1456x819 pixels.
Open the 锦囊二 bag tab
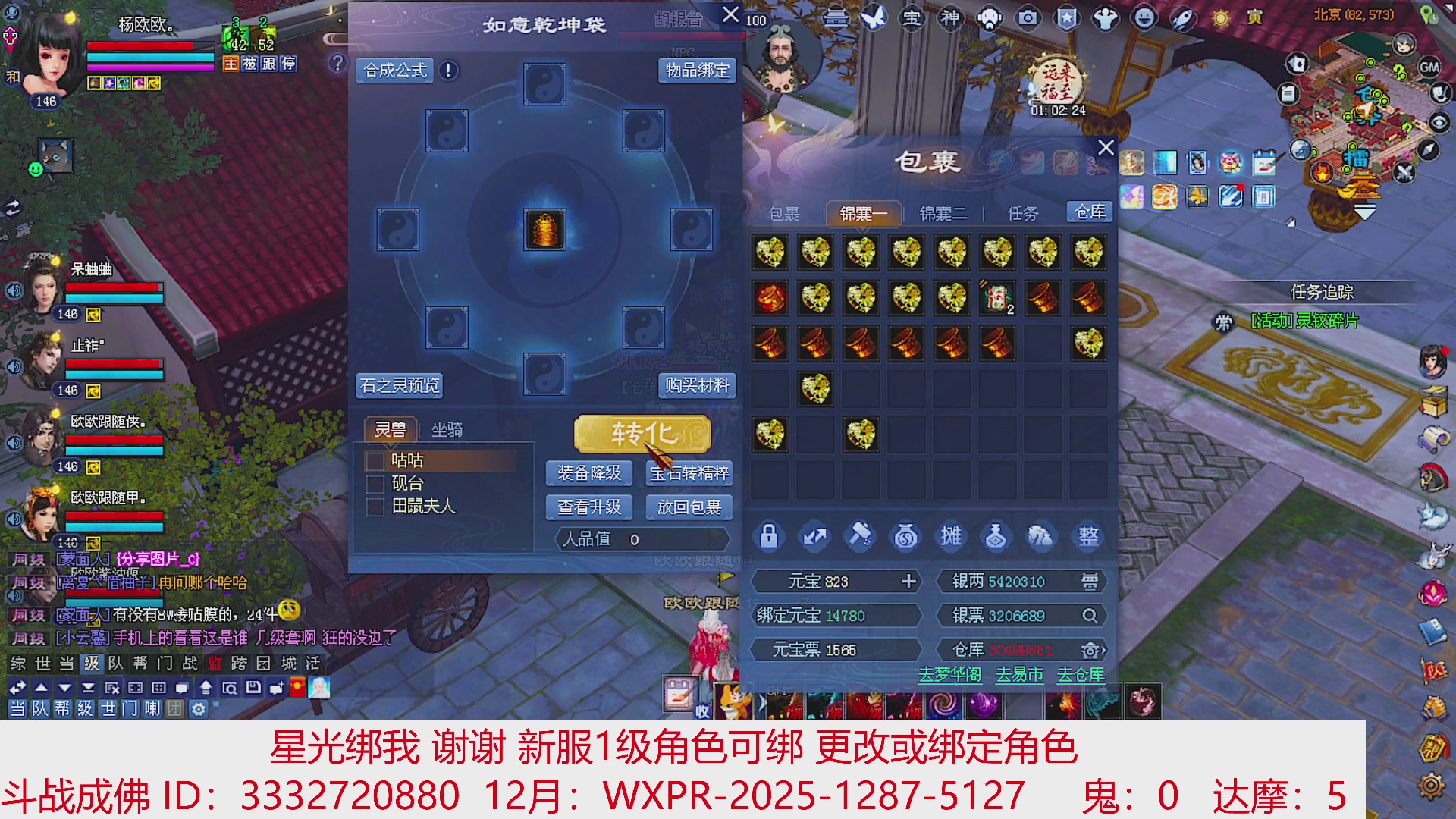point(944,213)
